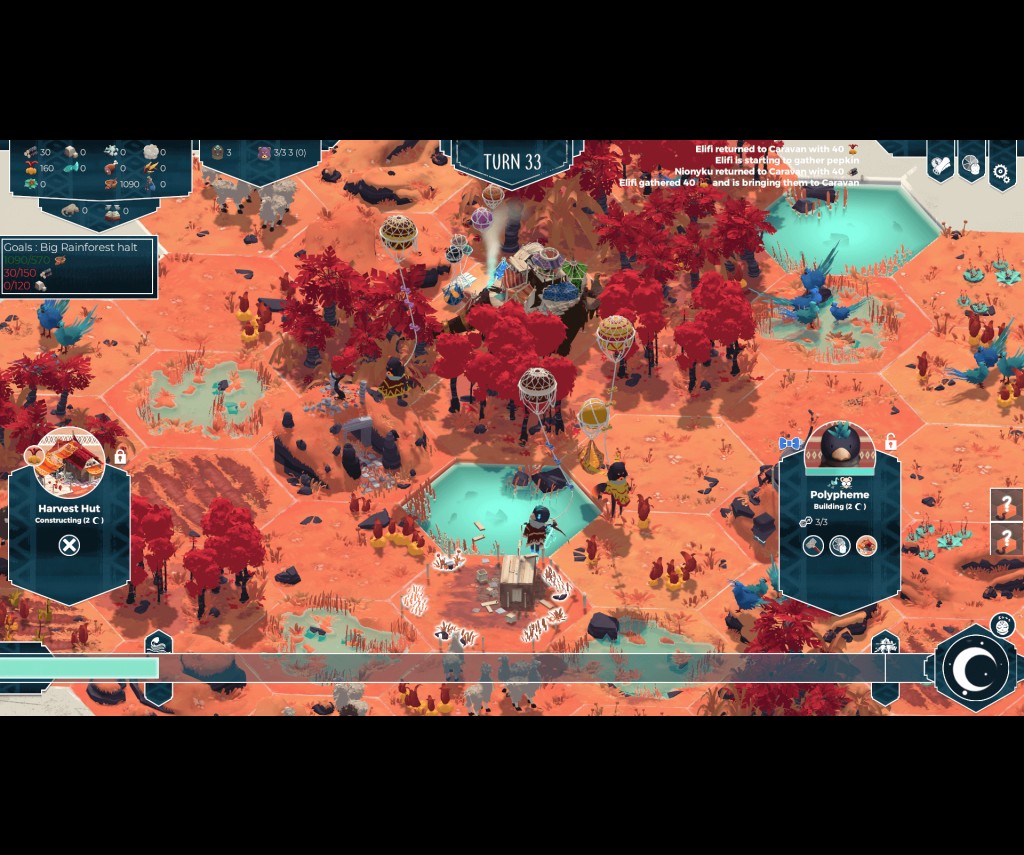Click the blue bow-tie icon beside Polypheme
Viewport: 1024px width, 855px height.
point(790,443)
